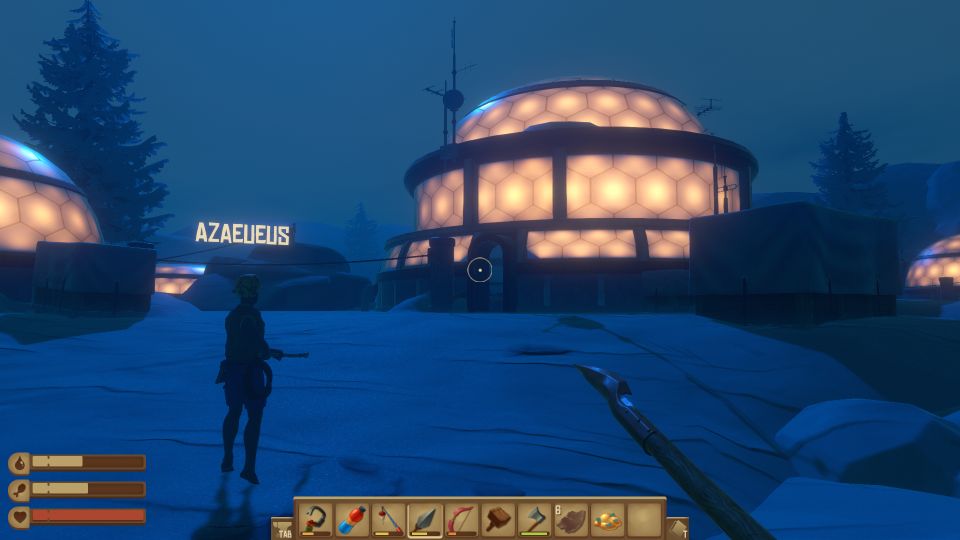Select the spear hotbar slot

(425, 519)
